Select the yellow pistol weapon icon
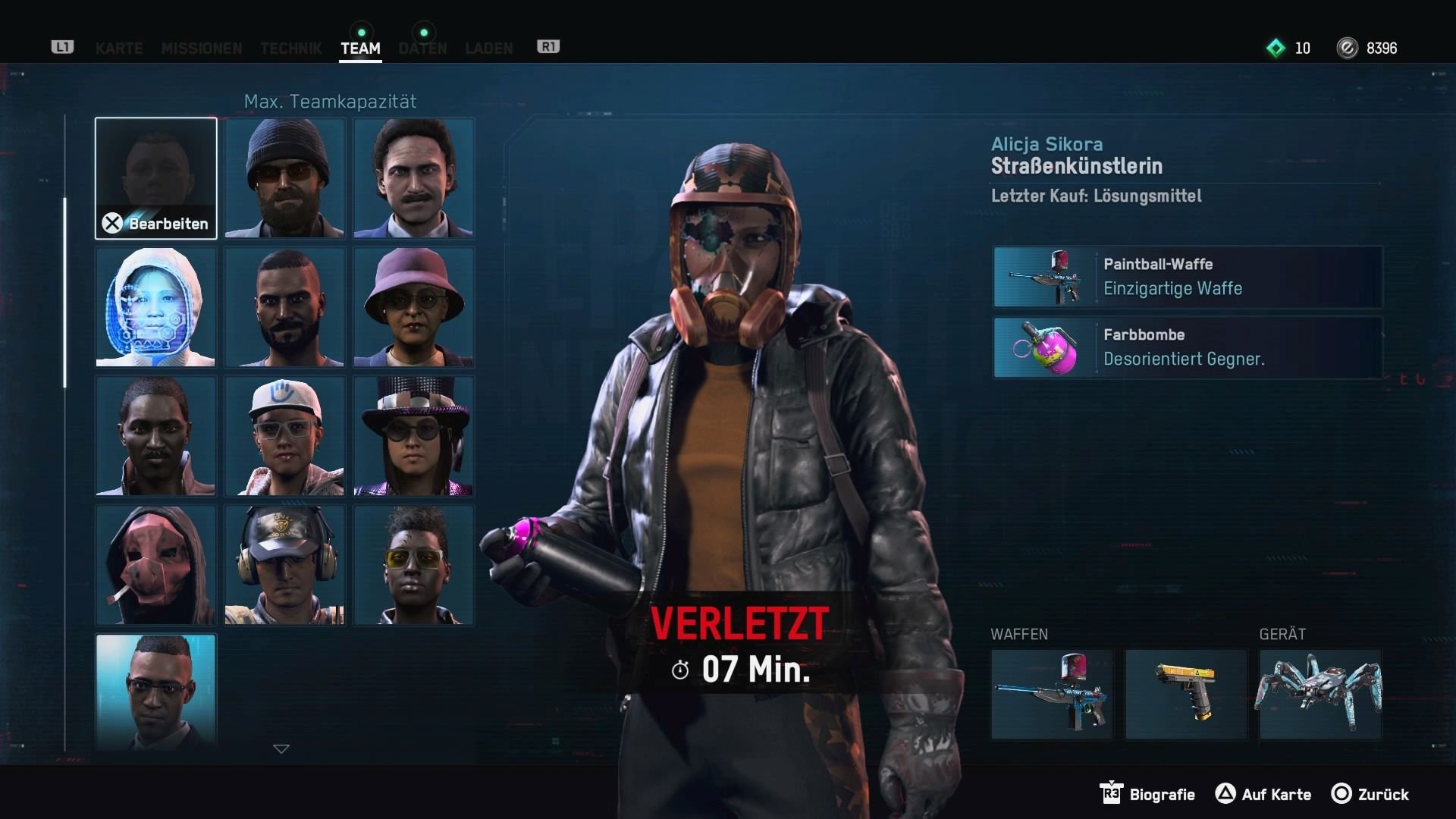The width and height of the screenshot is (1456, 819). tap(1185, 694)
